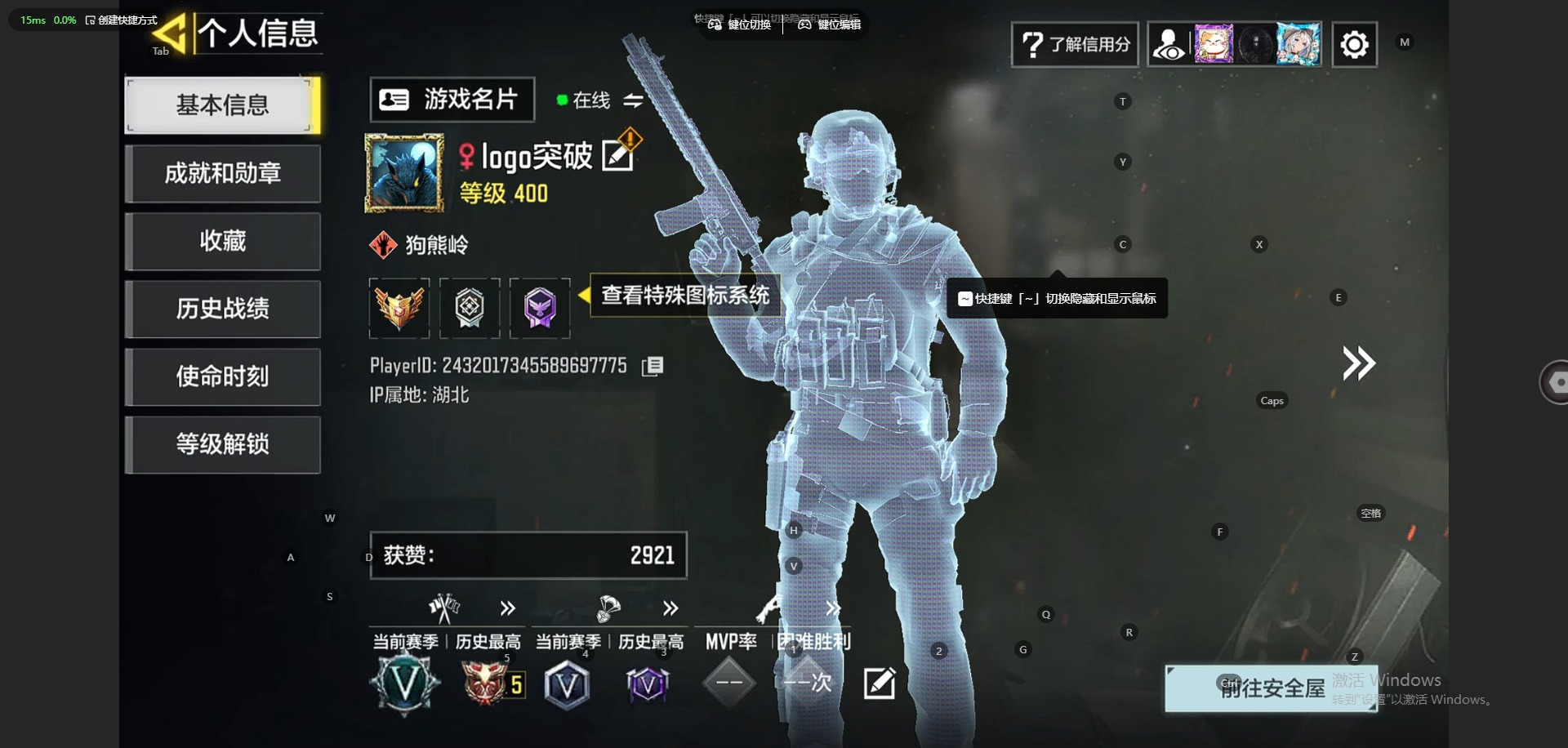Open 了解信用分 info
The height and width of the screenshot is (748, 1568).
coord(1075,44)
